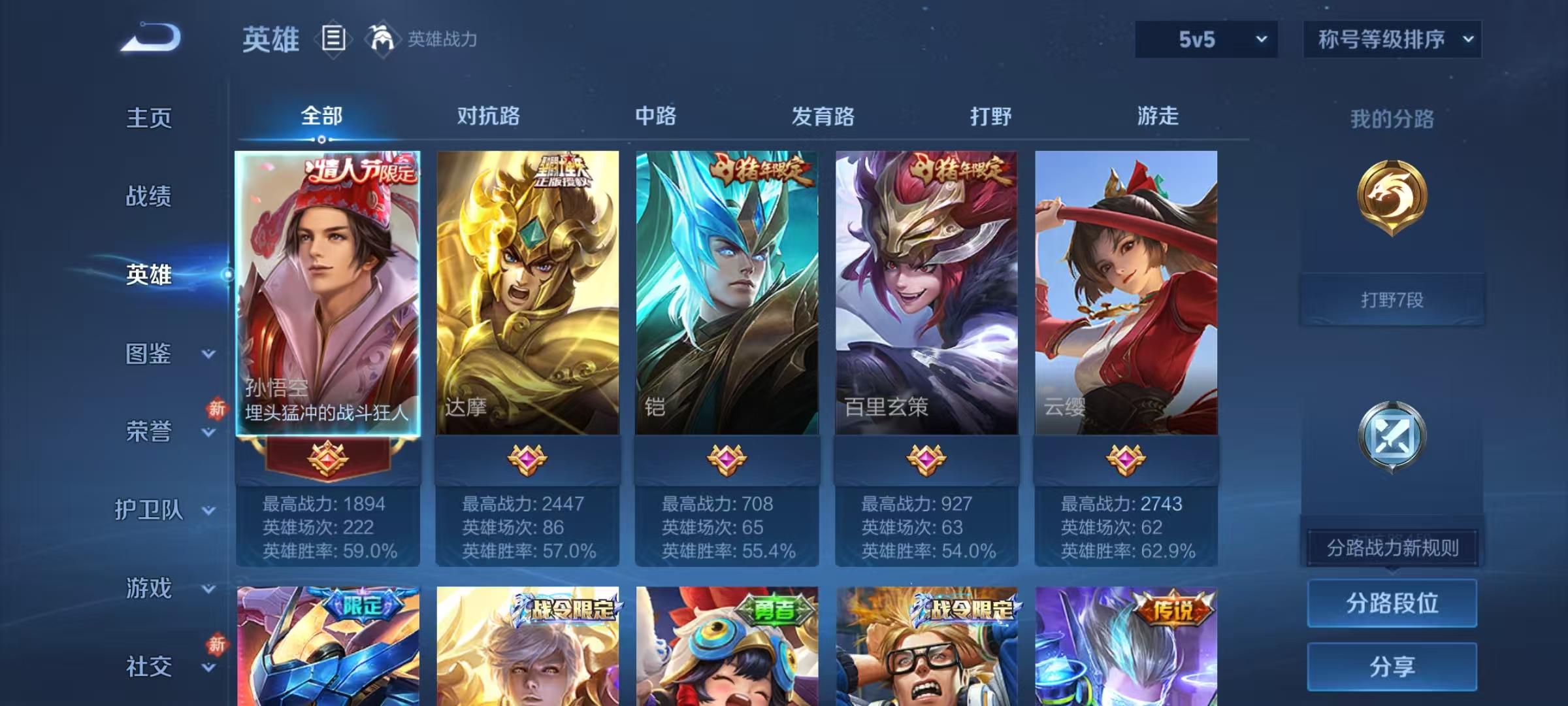The image size is (1568, 706).
Task: Click the 打野7段 rank label
Action: tap(1392, 301)
